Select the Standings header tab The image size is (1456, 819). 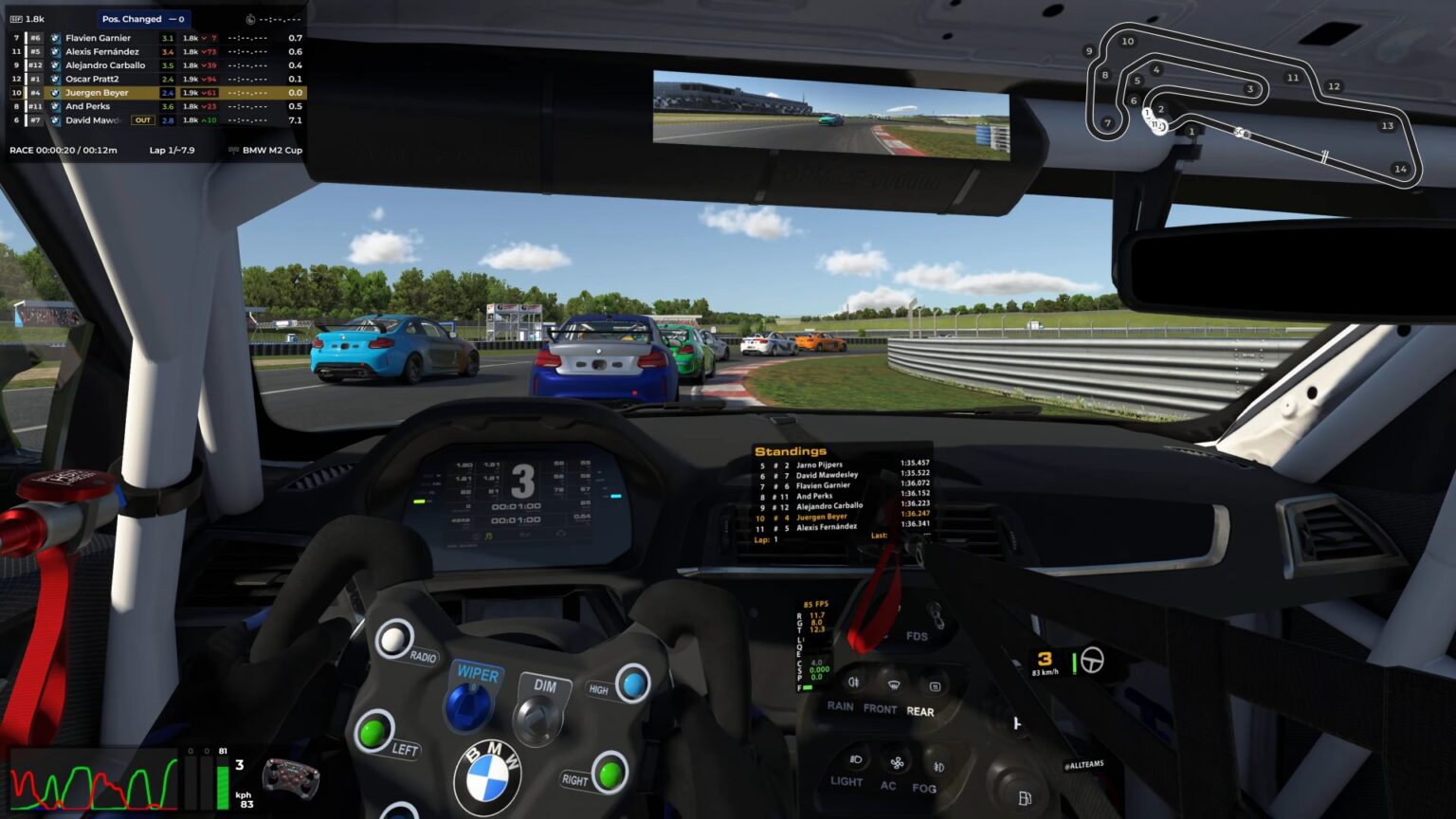790,451
